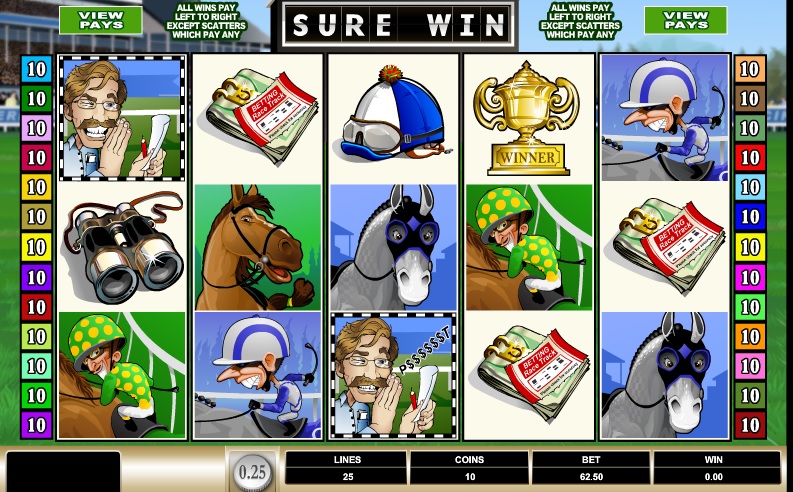Screen dimensions: 793x492
Task: Select the Coins panel showing 10
Action: (x=469, y=468)
